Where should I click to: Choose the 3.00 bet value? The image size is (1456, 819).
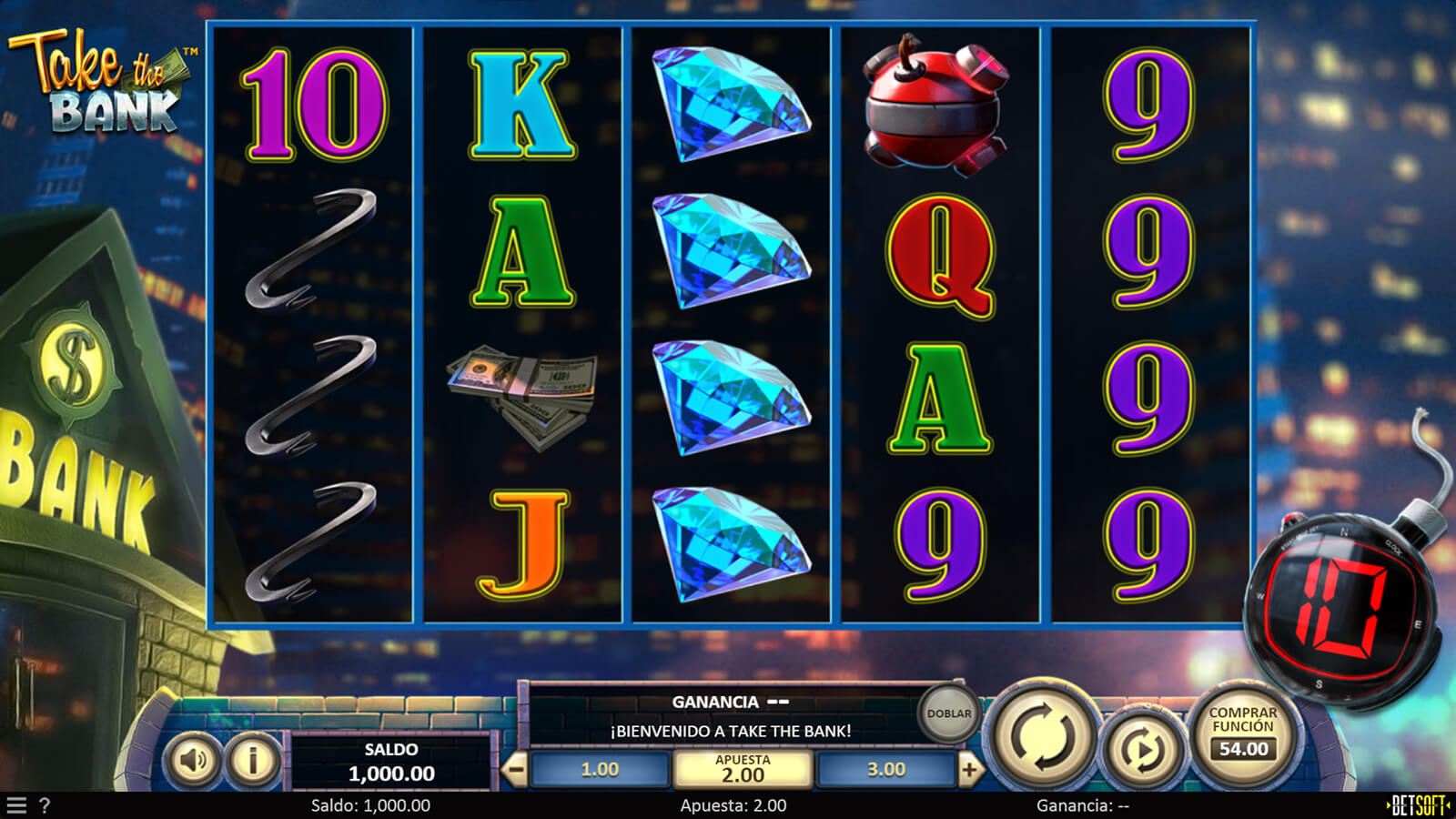pos(885,770)
